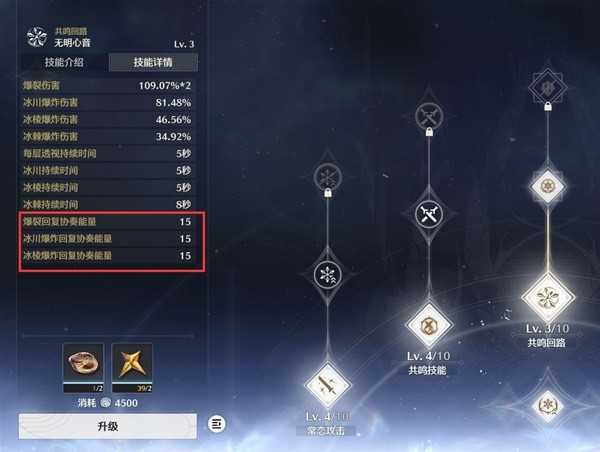Select the shell material slot showing 1/2

tap(82, 365)
